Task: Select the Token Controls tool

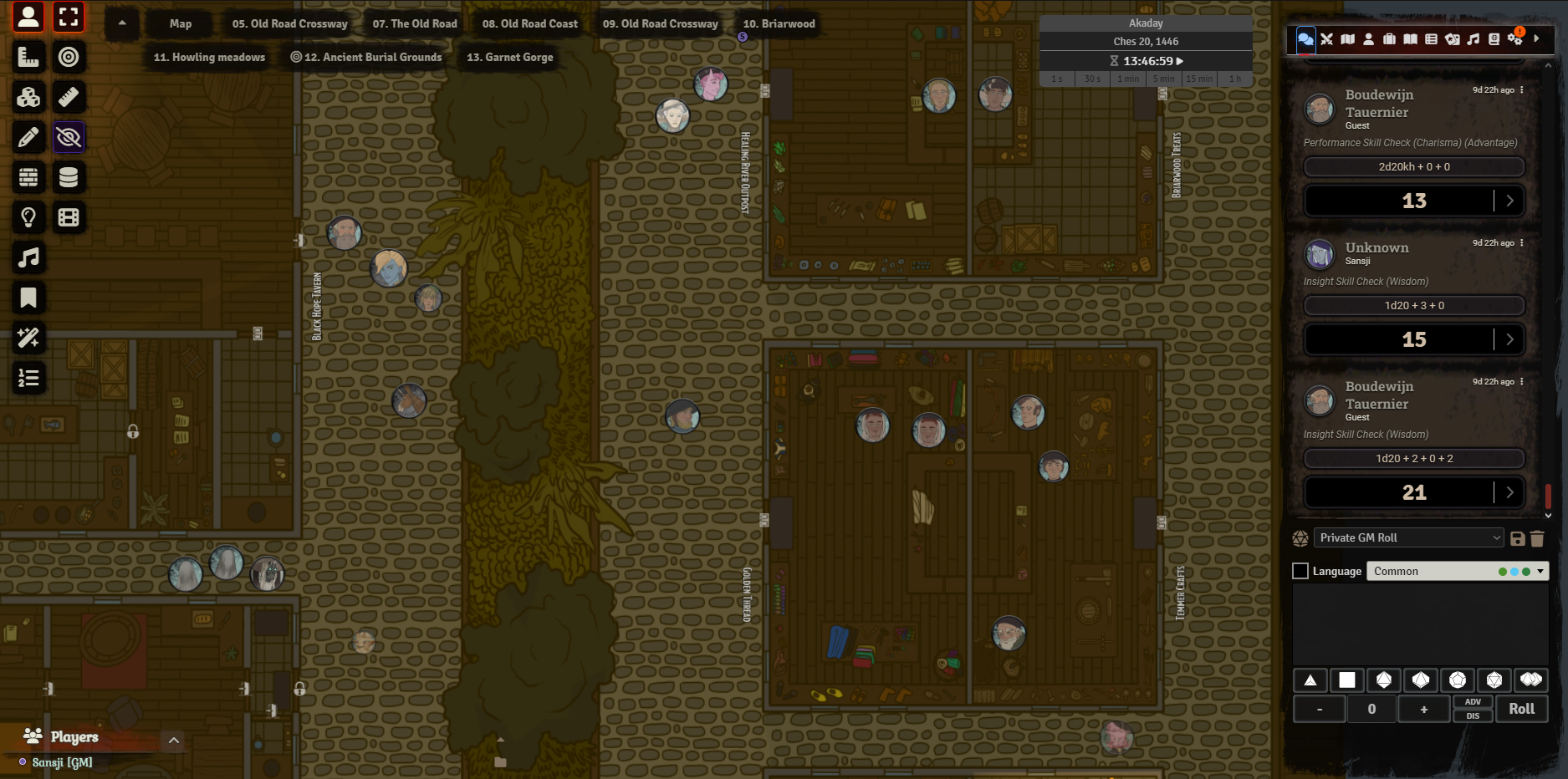Action: [28, 17]
